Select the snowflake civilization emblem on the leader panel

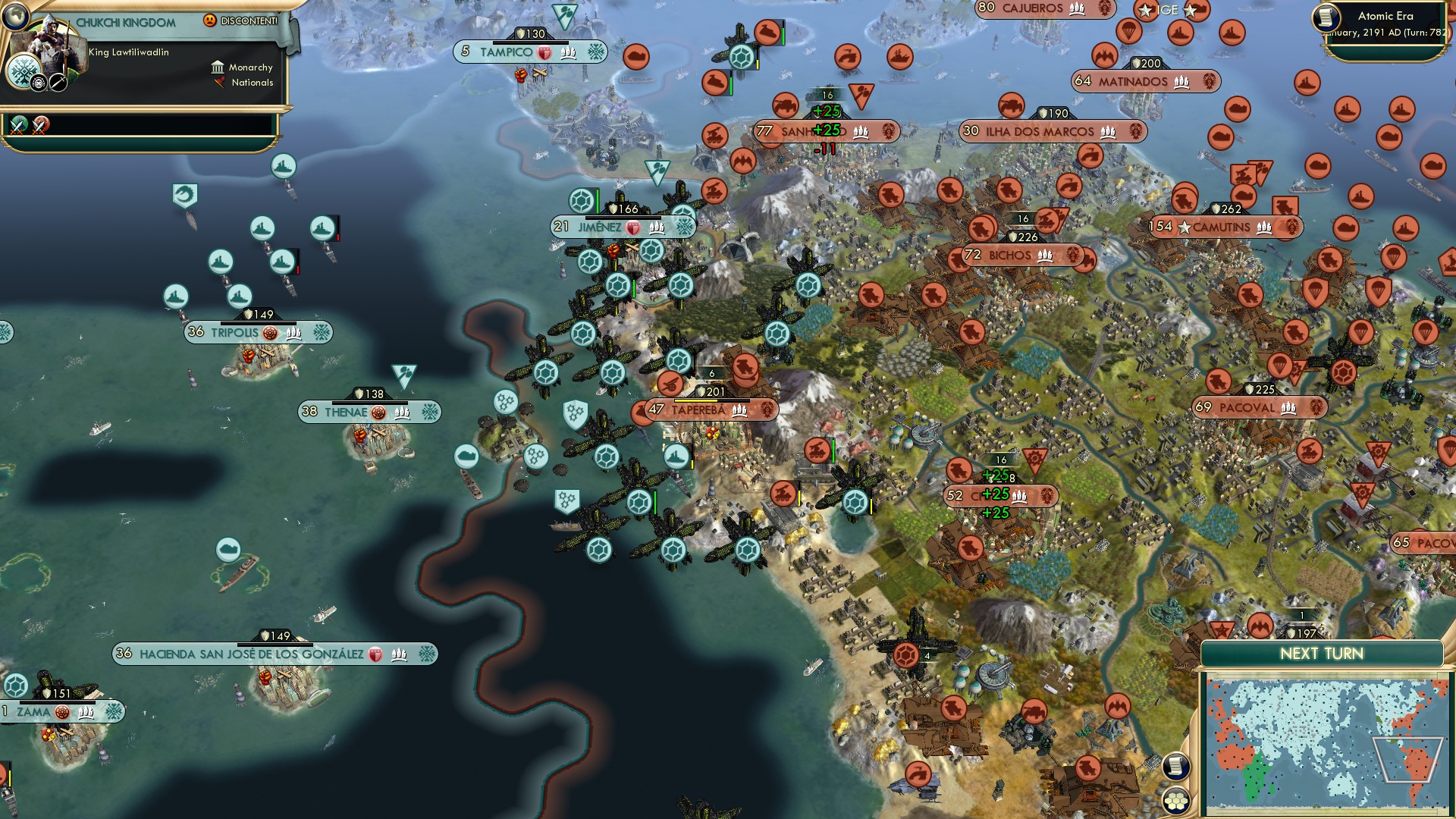tap(24, 71)
